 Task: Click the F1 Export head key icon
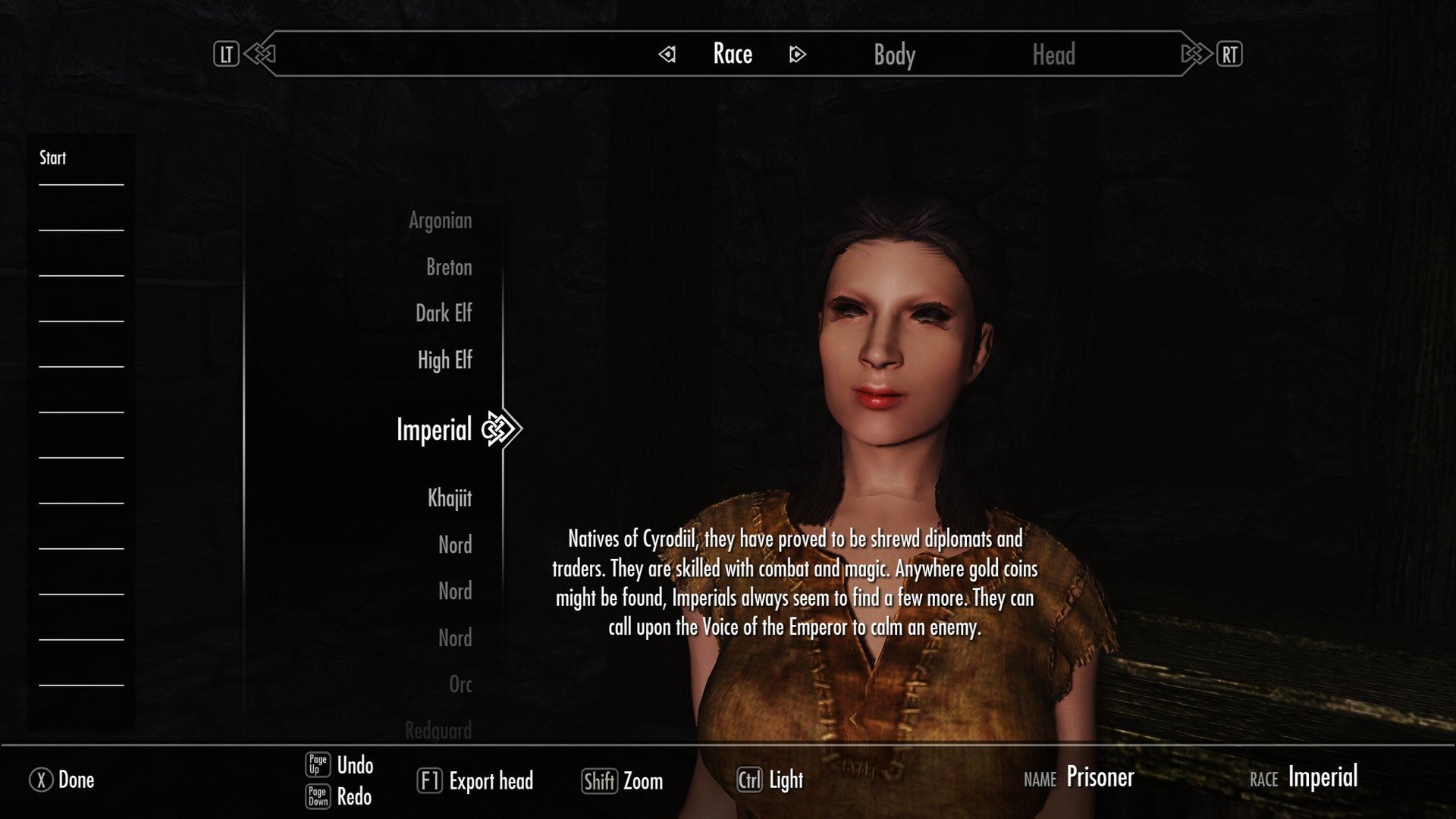tap(431, 781)
